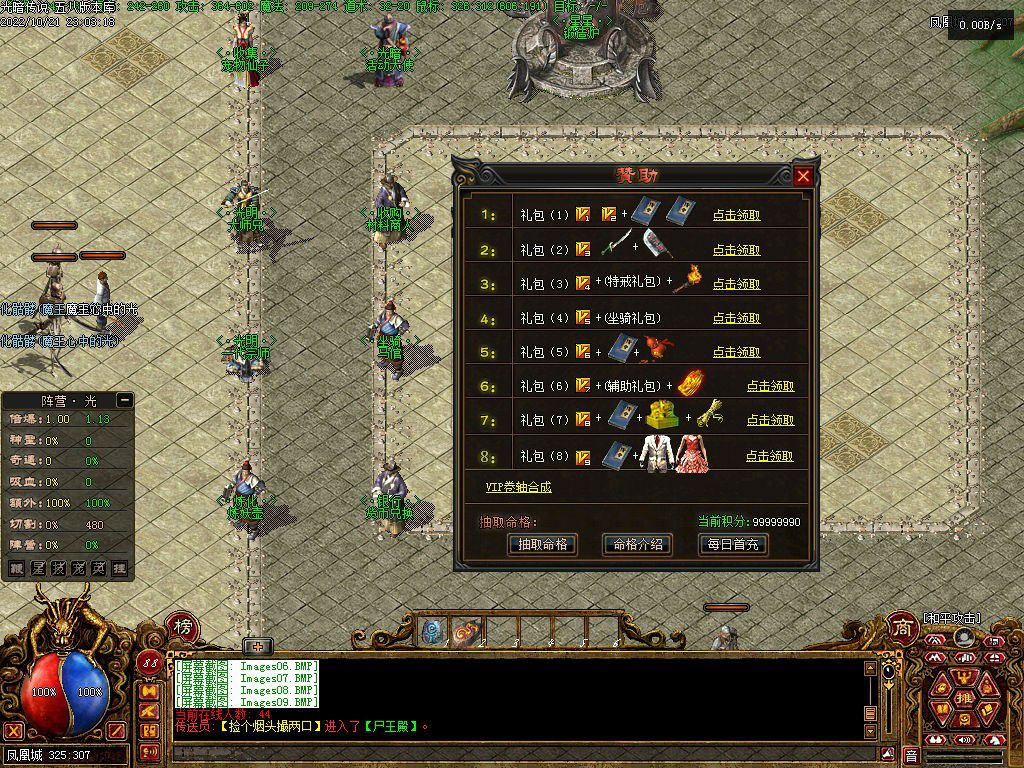Claim gift pack 8 with the outfits
The height and width of the screenshot is (768, 1024).
coord(770,456)
